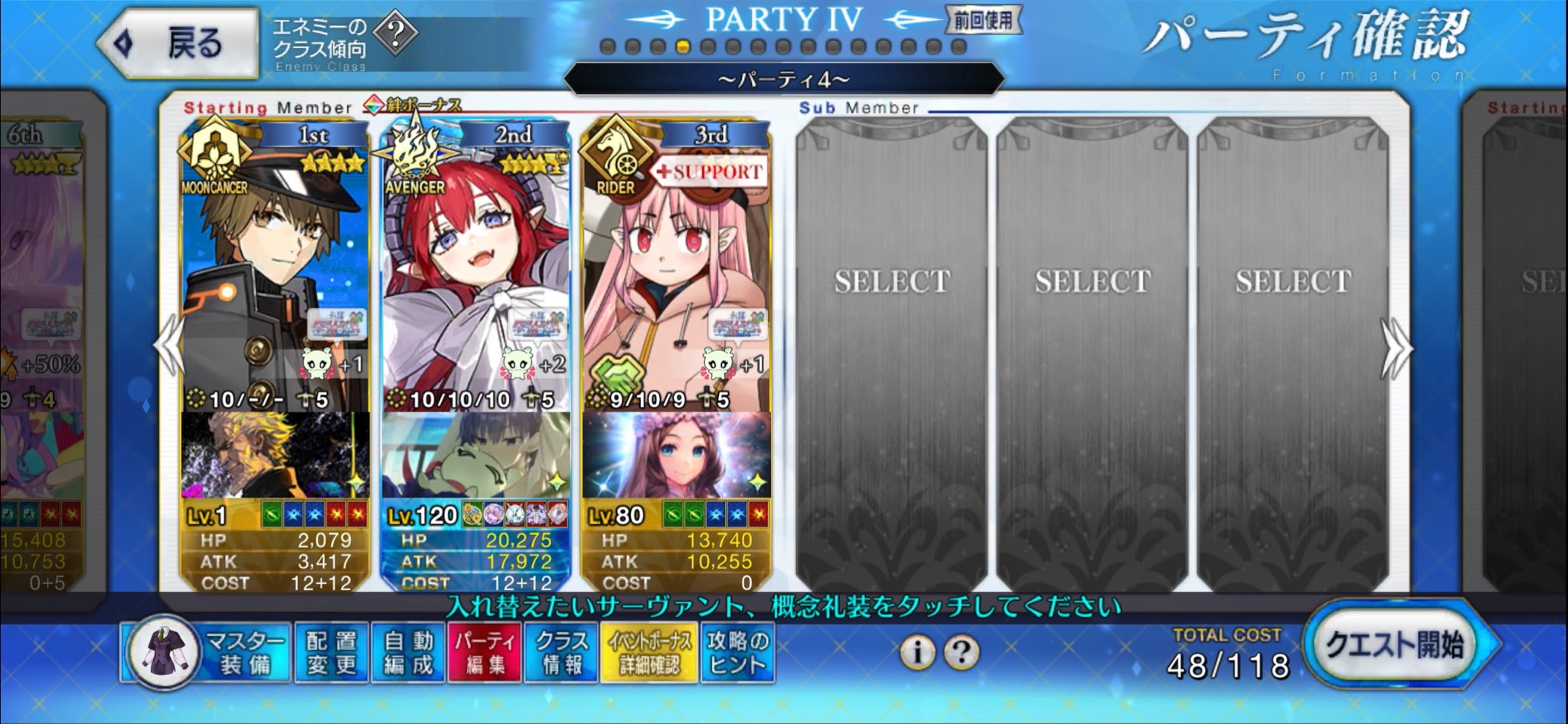The image size is (1568, 724).
Task: Switch to previous party with left arrow
Action: 168,349
